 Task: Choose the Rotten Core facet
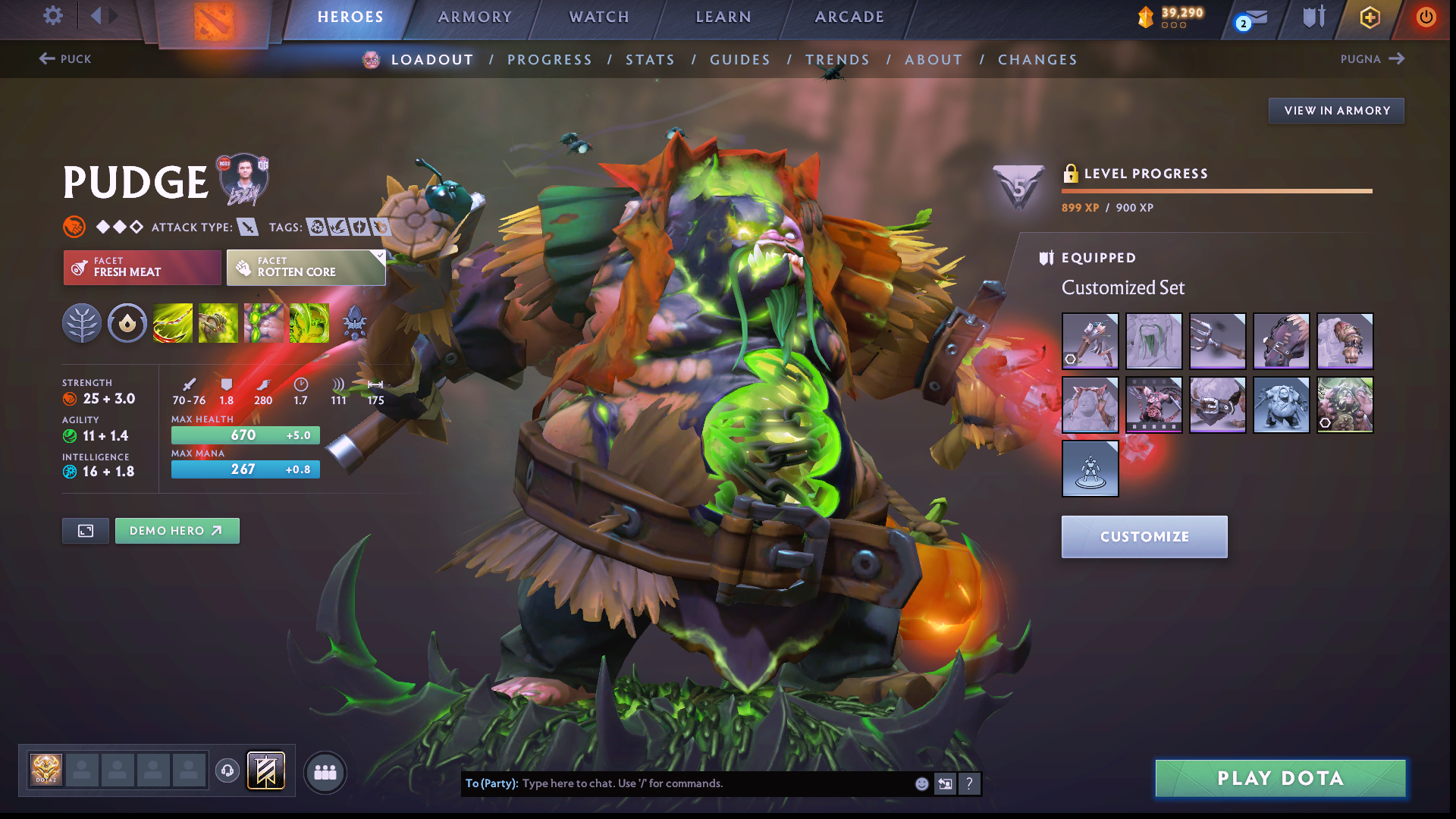click(x=306, y=267)
